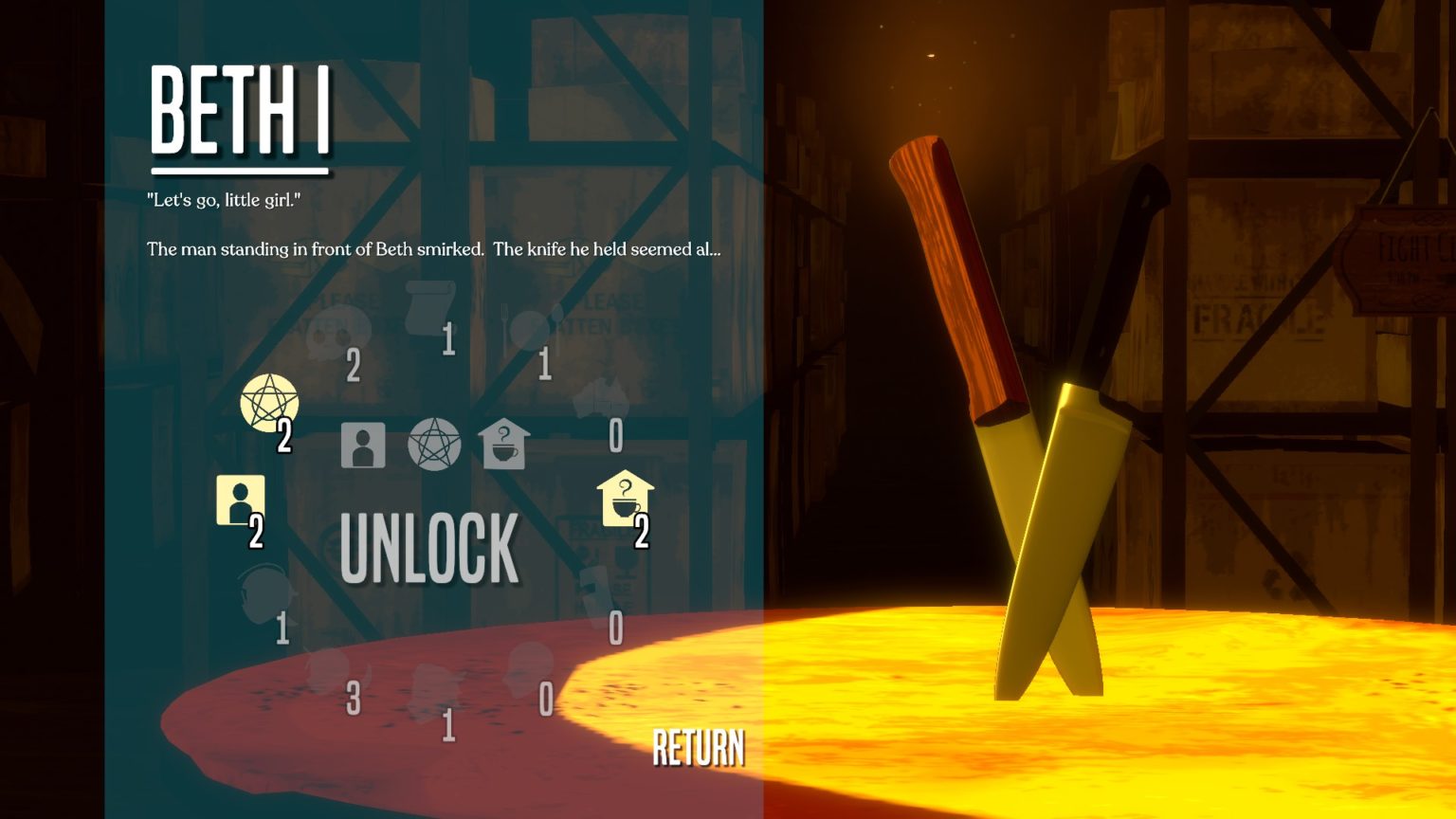Pick the yellow coffee house token
Screen dimensions: 1456x819
624,498
